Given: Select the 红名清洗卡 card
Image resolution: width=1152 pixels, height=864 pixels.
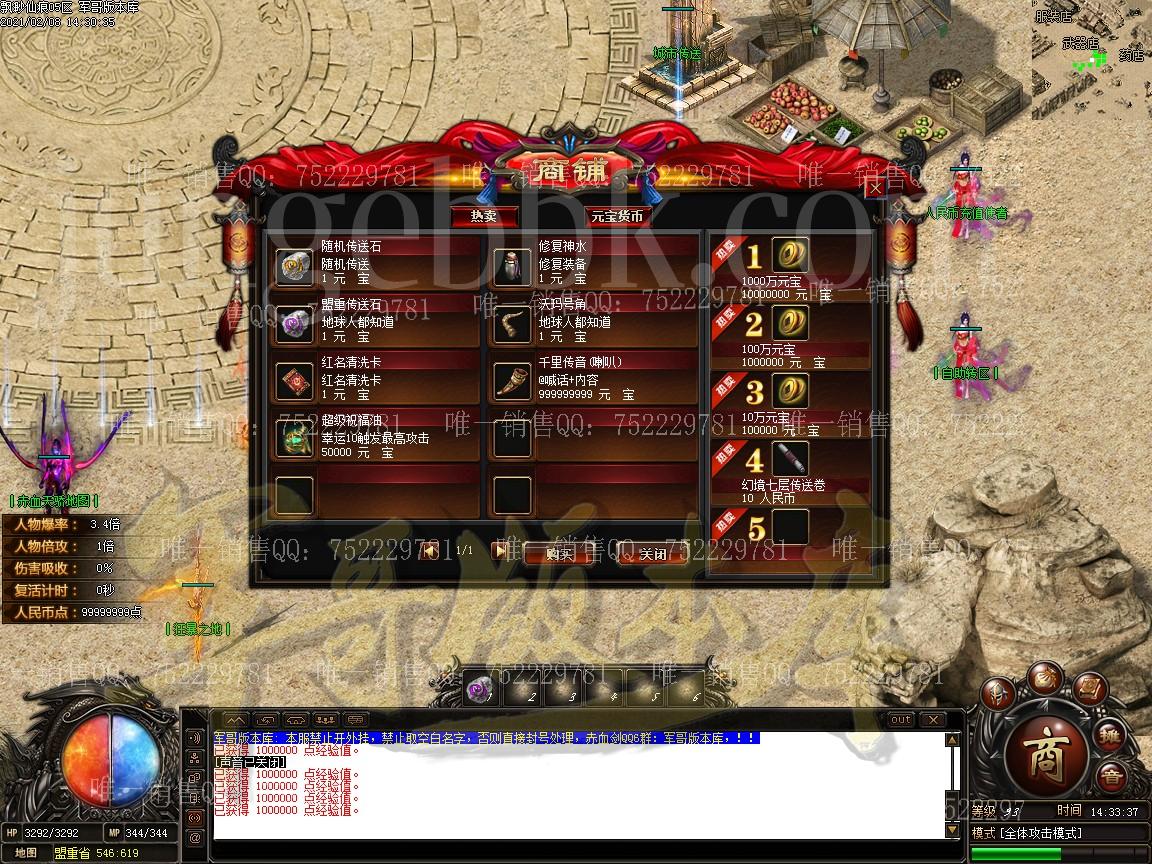Looking at the screenshot, I should [294, 381].
